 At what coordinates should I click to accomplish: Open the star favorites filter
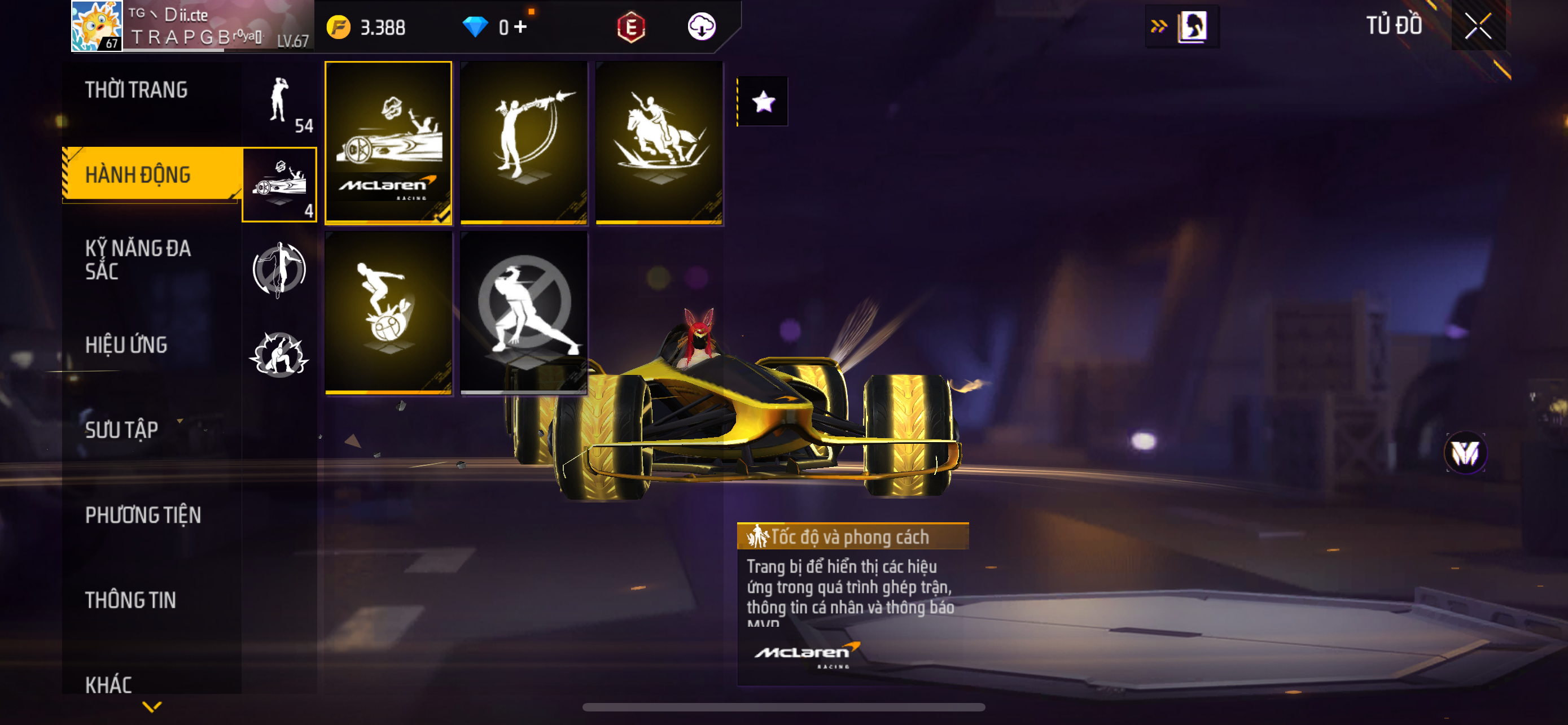click(x=763, y=102)
